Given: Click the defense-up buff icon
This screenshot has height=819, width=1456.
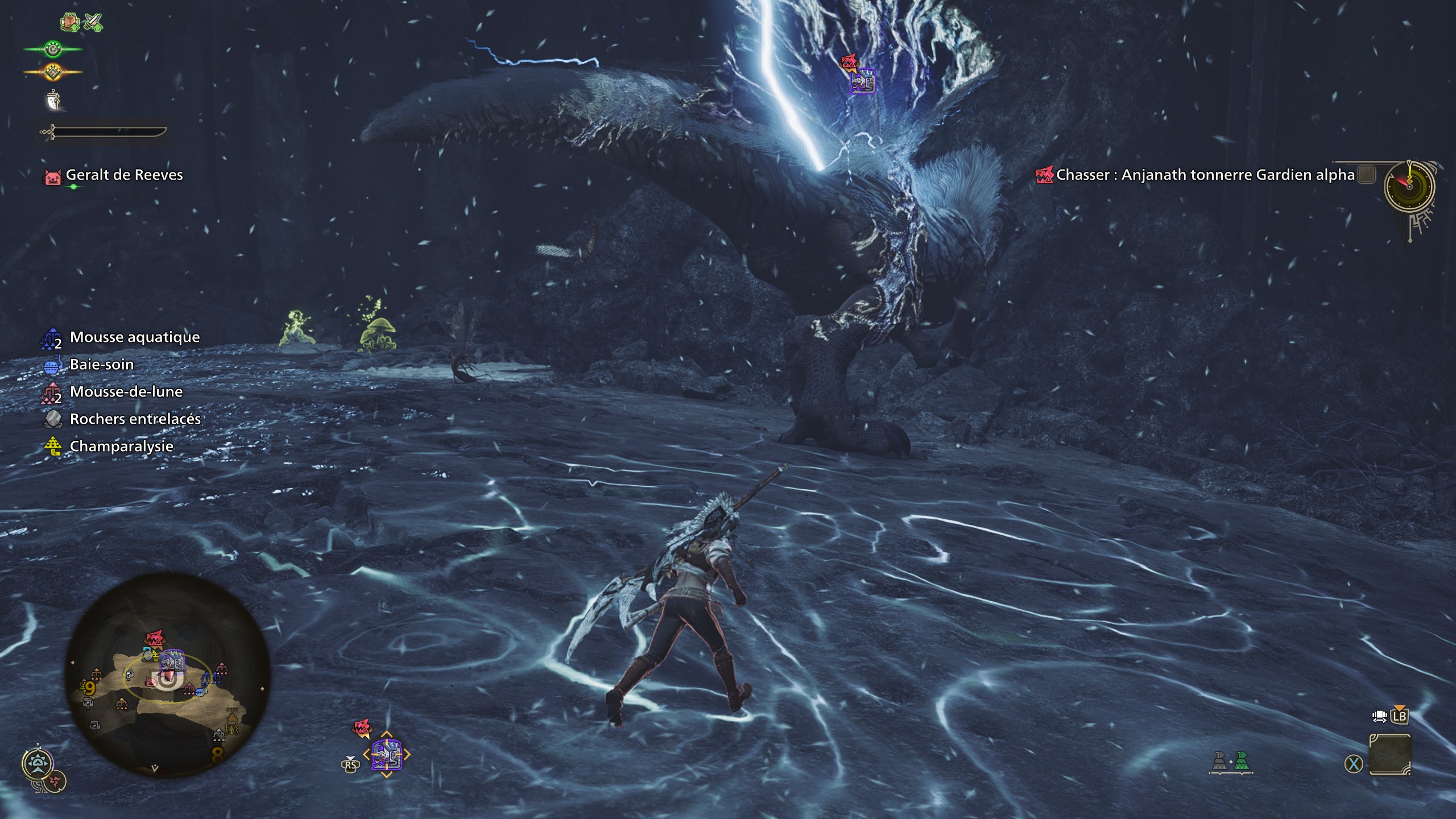Looking at the screenshot, I should [69, 22].
